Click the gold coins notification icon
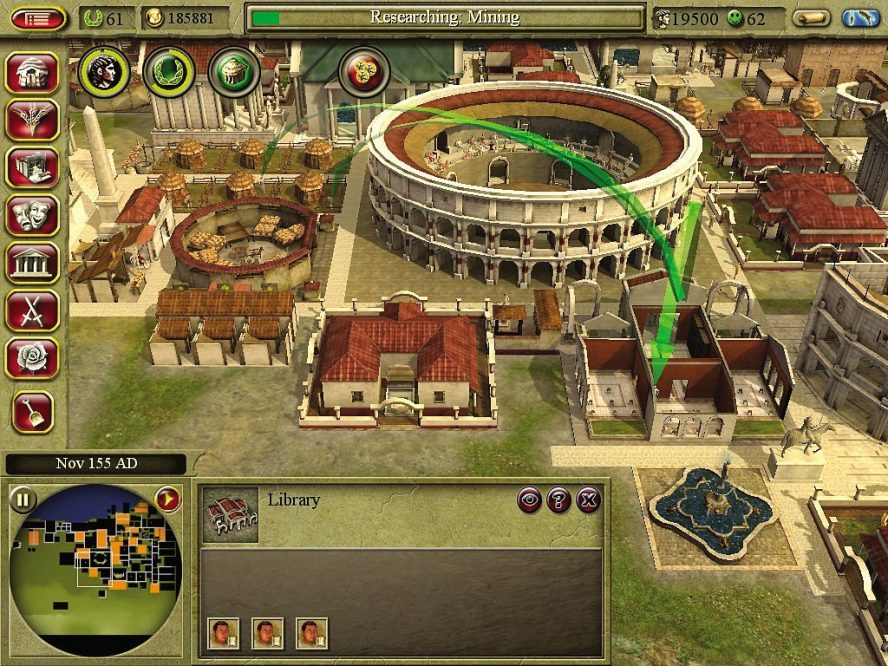Viewport: 888px width, 666px height. coord(363,71)
